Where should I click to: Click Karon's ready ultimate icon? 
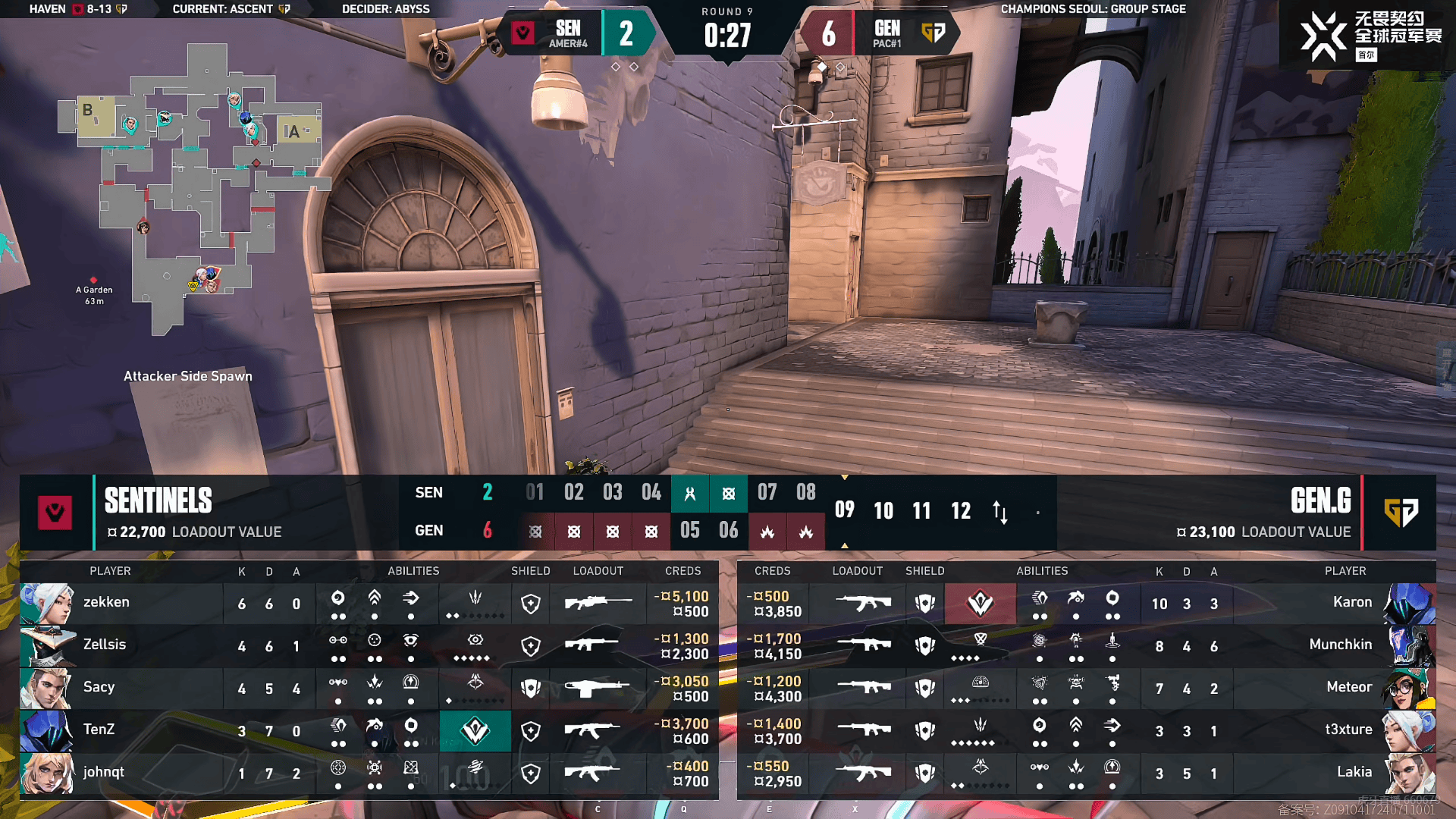(x=980, y=604)
